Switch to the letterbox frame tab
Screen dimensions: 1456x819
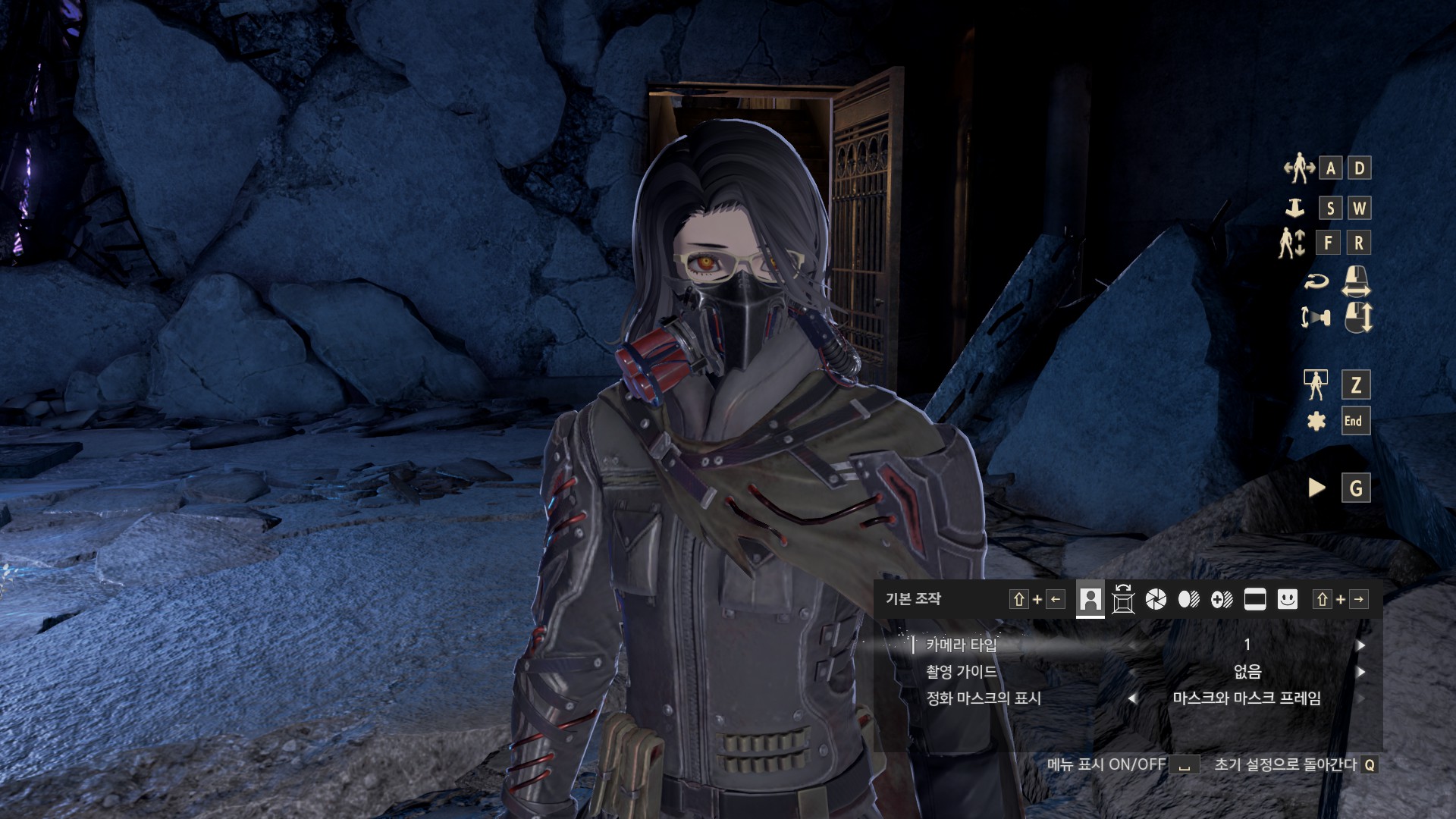tap(1255, 600)
